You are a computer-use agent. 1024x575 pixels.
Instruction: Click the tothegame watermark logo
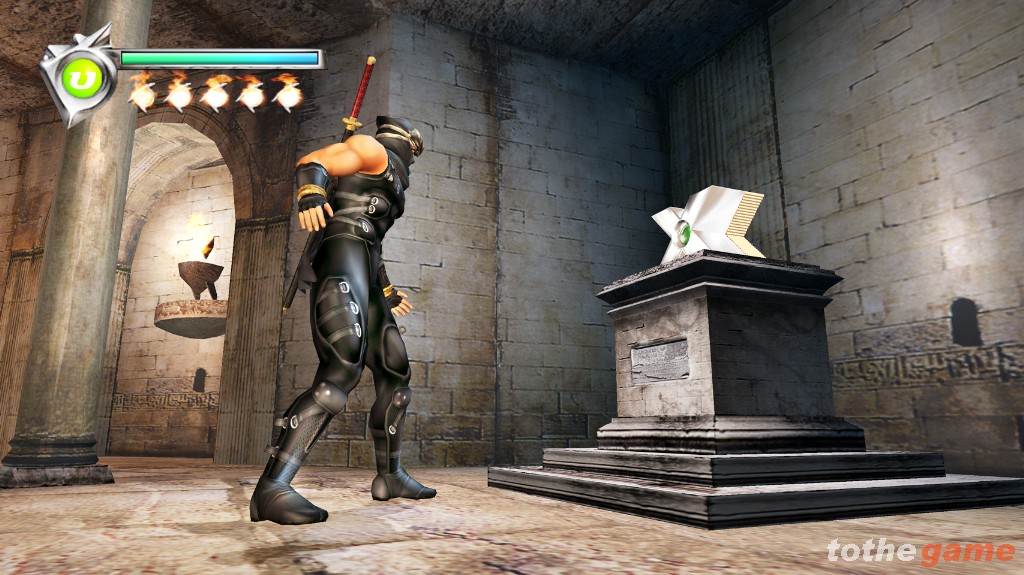click(920, 551)
